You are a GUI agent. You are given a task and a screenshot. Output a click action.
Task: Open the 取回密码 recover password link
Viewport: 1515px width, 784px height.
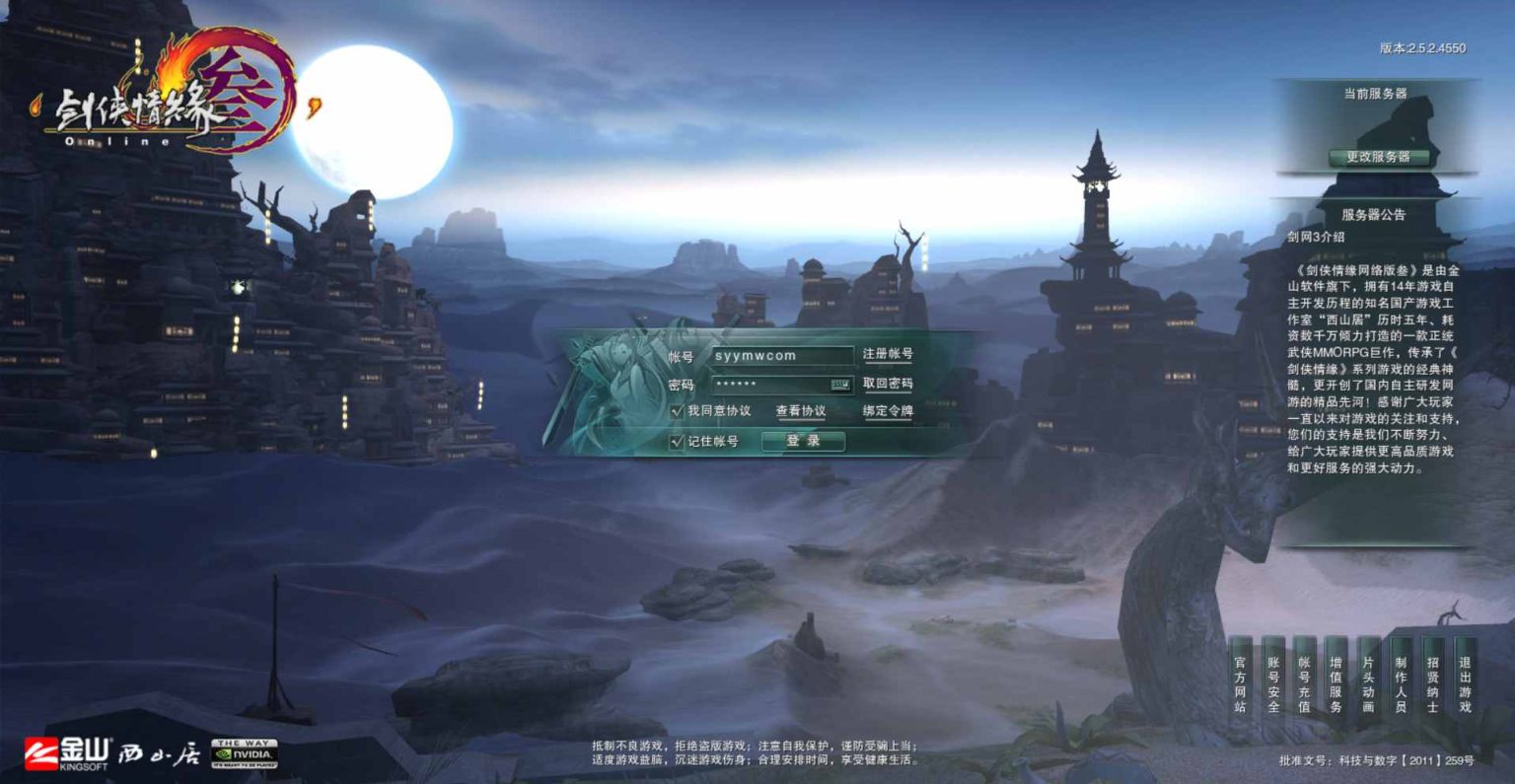point(888,384)
